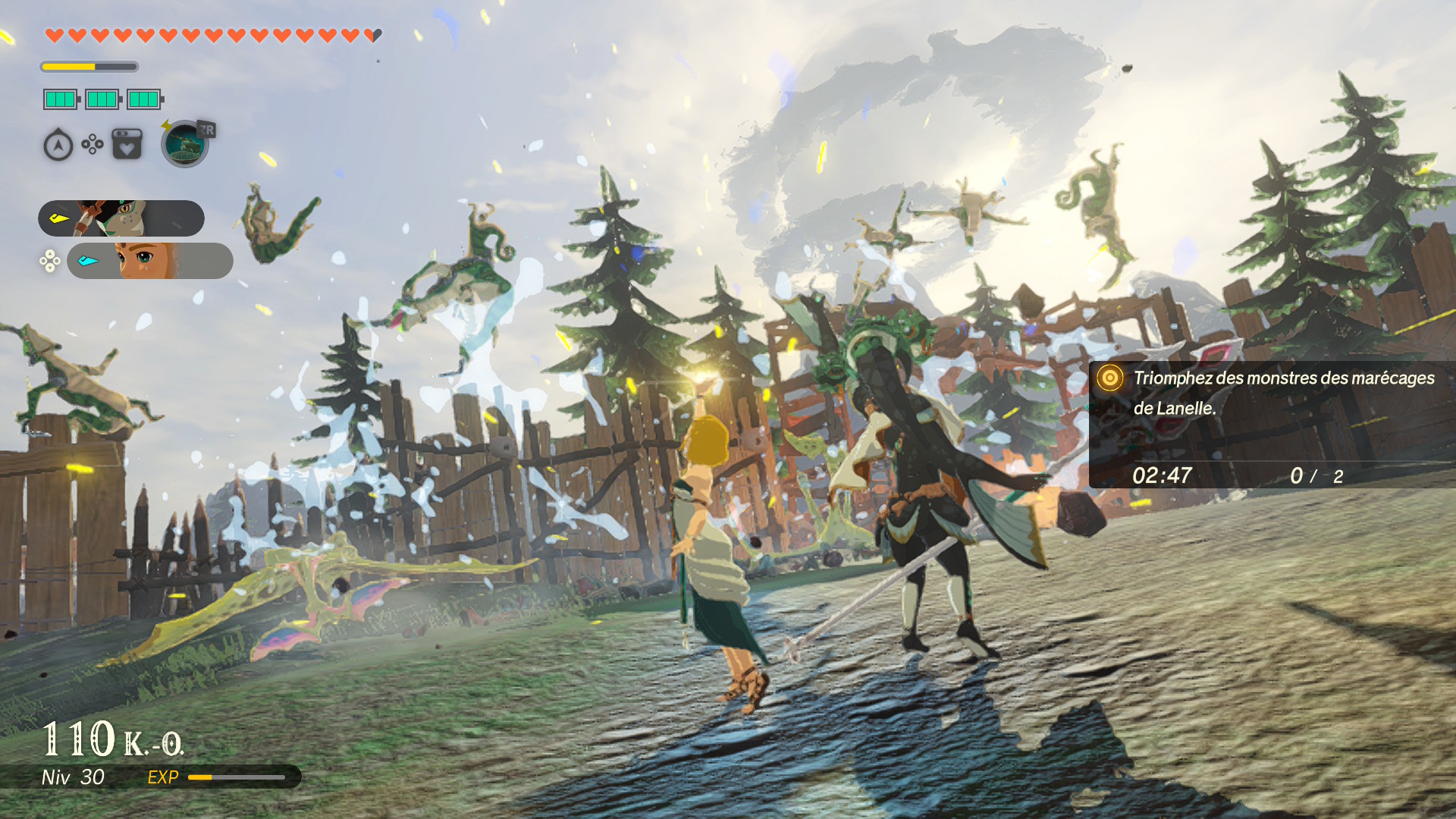Image resolution: width=1456 pixels, height=819 pixels.
Task: Open the Lanelle marsh monsters objective tracker
Action: (x=1272, y=425)
